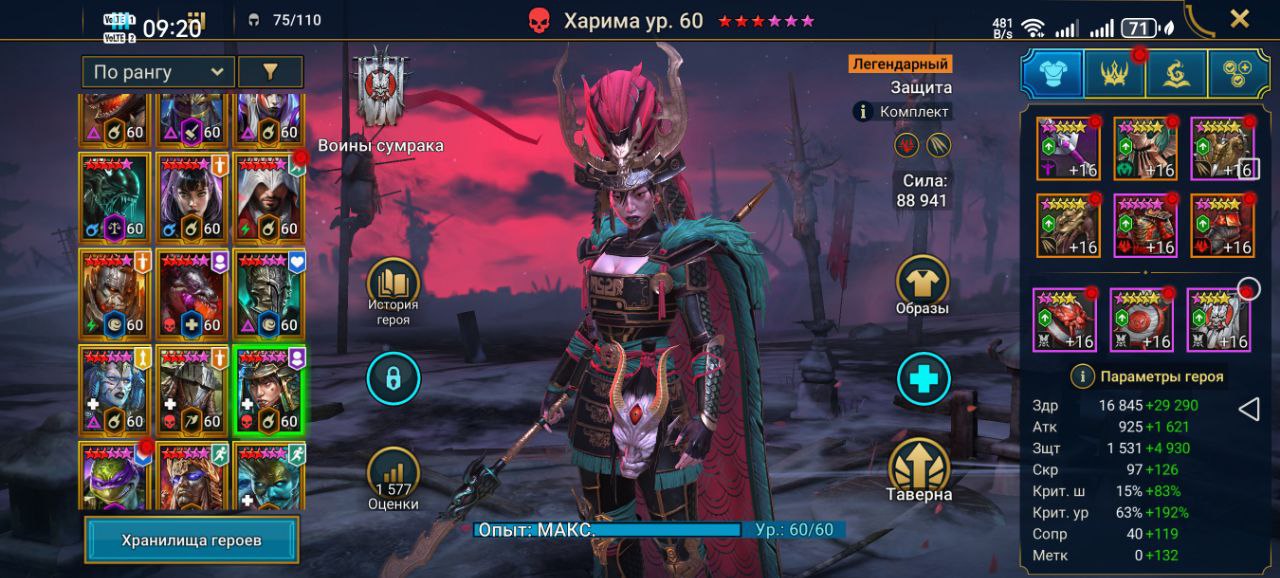
Task: Select the green-framed selected hero portrait
Action: pyautogui.click(x=269, y=391)
